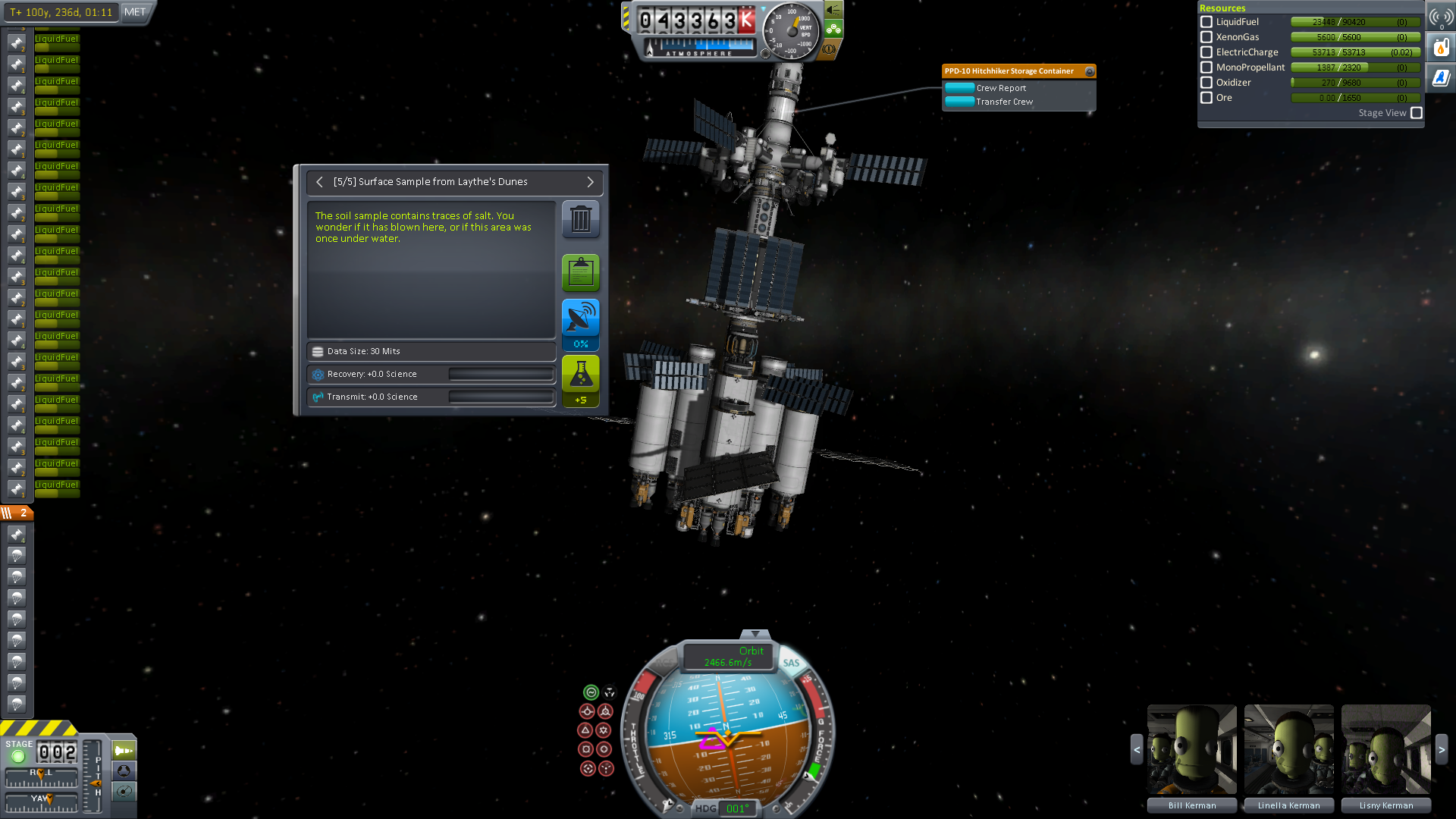Tick the XenonGas resource checkbox

(1207, 37)
